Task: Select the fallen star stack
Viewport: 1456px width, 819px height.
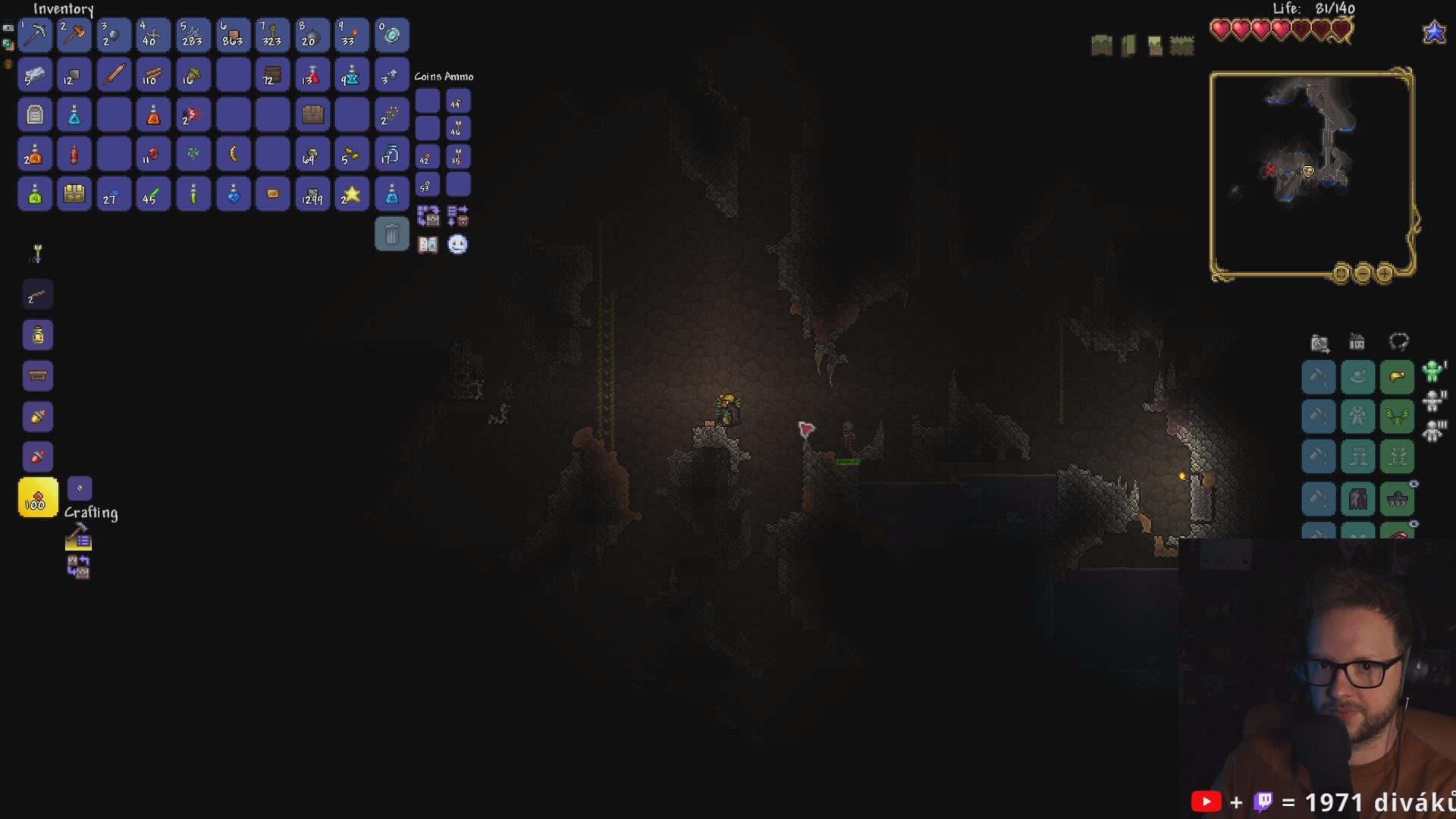Action: (x=352, y=194)
